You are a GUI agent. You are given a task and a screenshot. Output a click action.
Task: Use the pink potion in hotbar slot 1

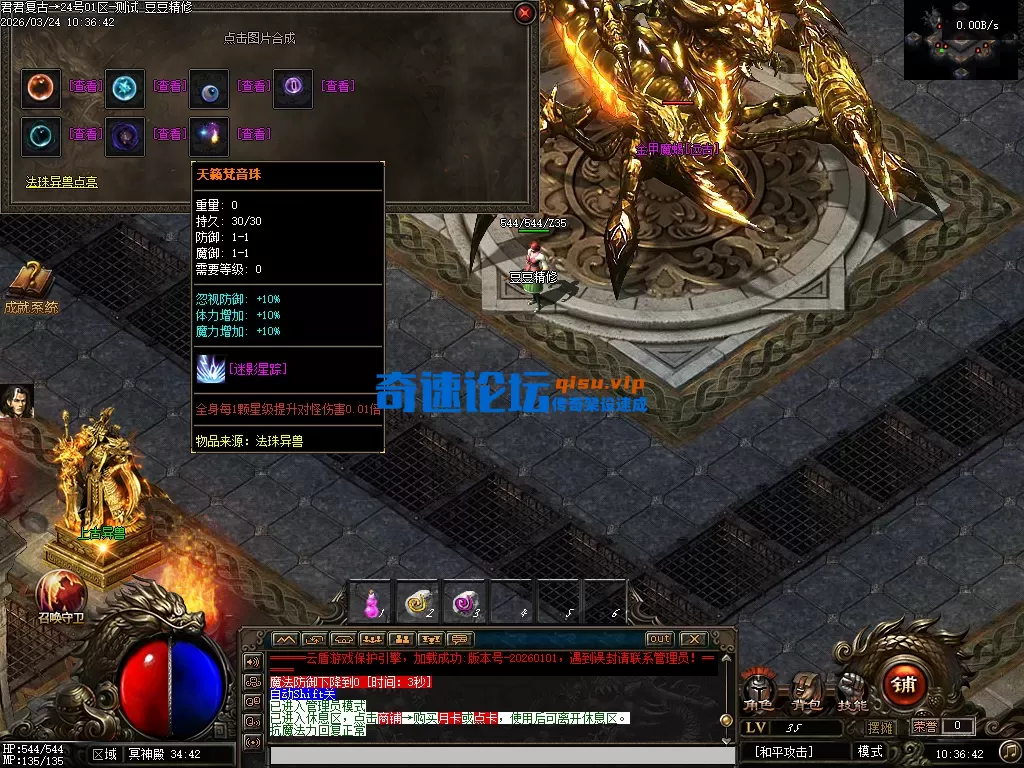pos(372,601)
